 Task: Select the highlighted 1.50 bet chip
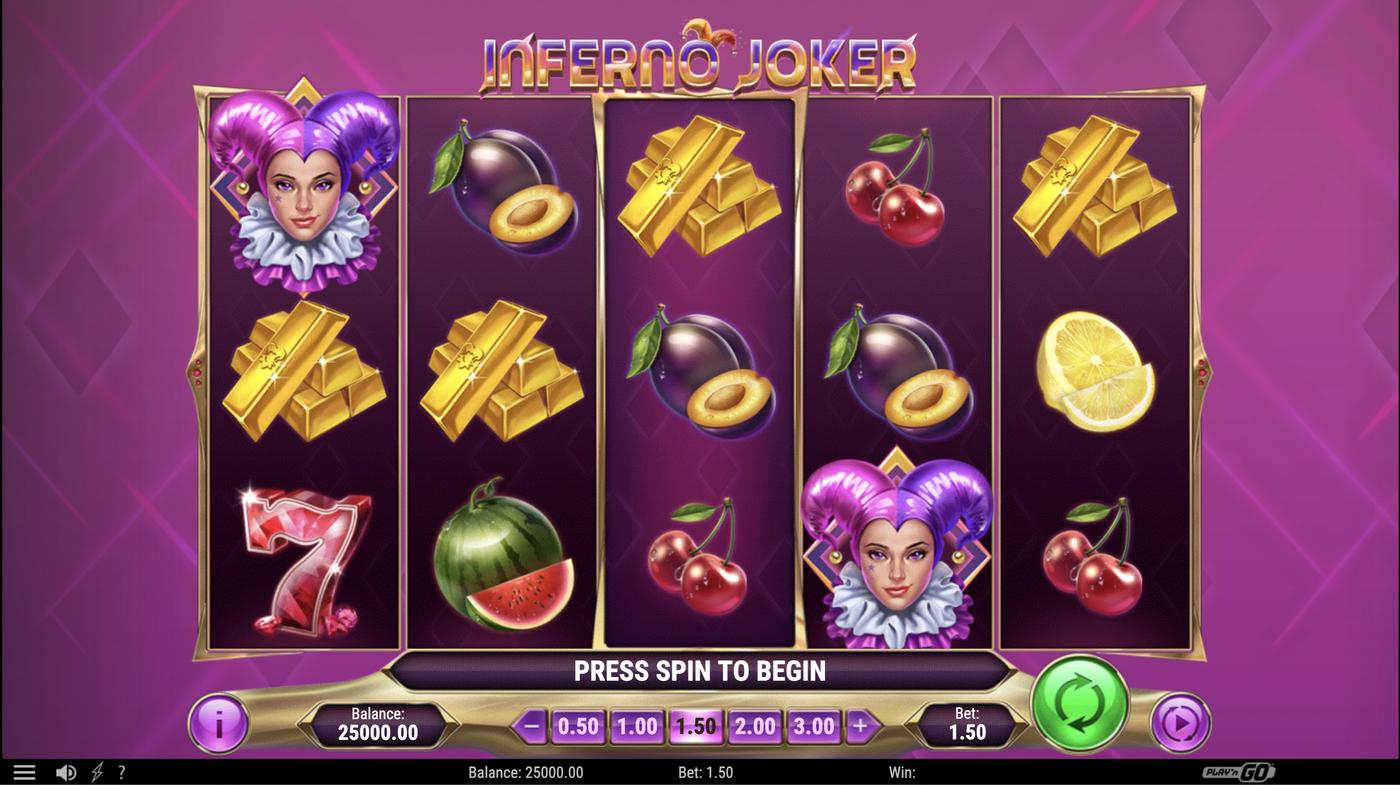tap(696, 725)
